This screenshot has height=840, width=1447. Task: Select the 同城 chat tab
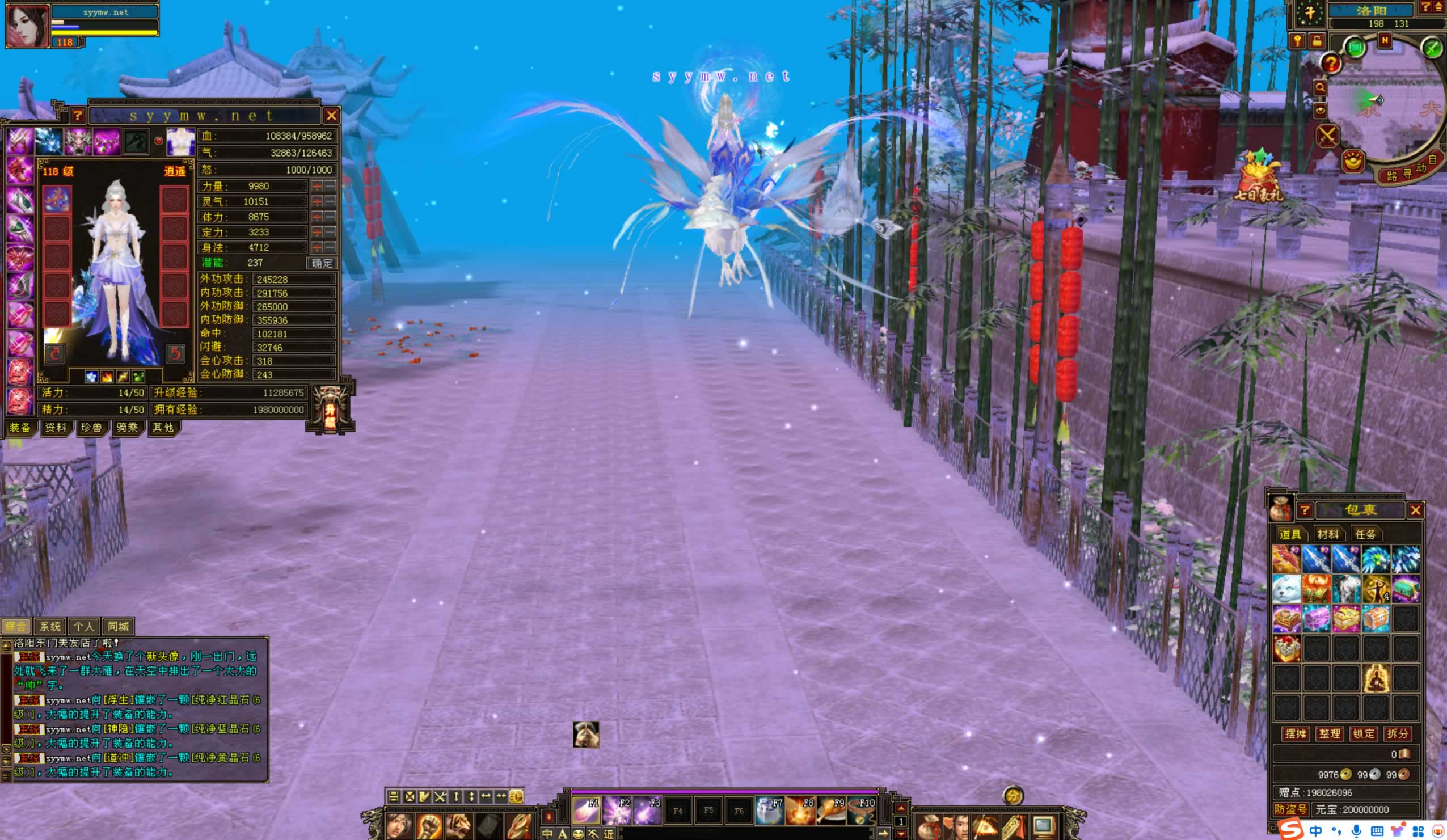119,626
